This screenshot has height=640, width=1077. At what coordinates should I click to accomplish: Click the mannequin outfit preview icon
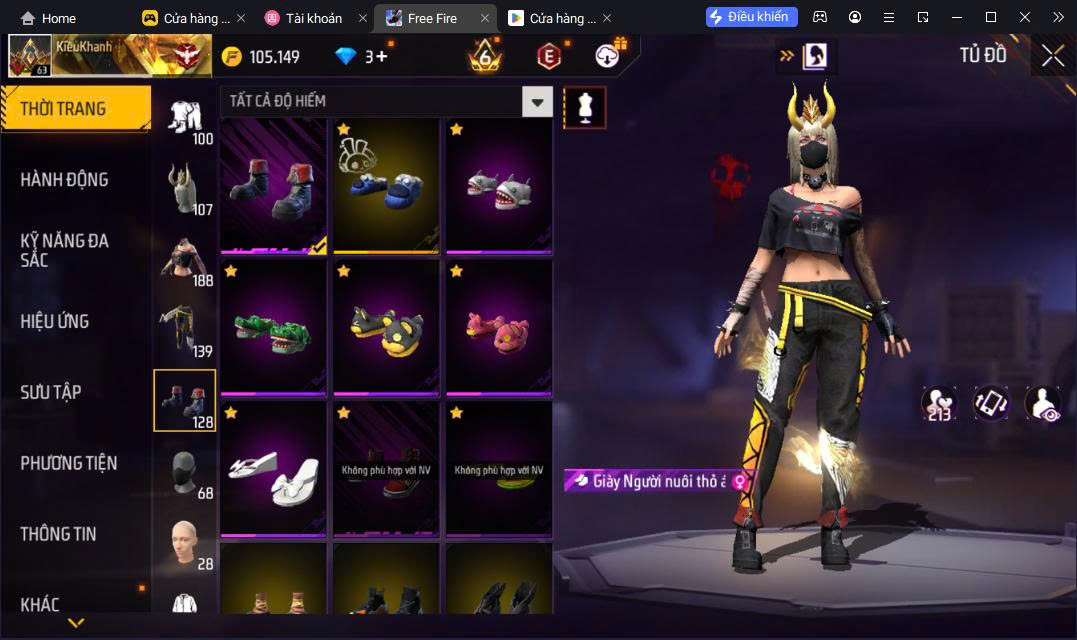(x=585, y=107)
